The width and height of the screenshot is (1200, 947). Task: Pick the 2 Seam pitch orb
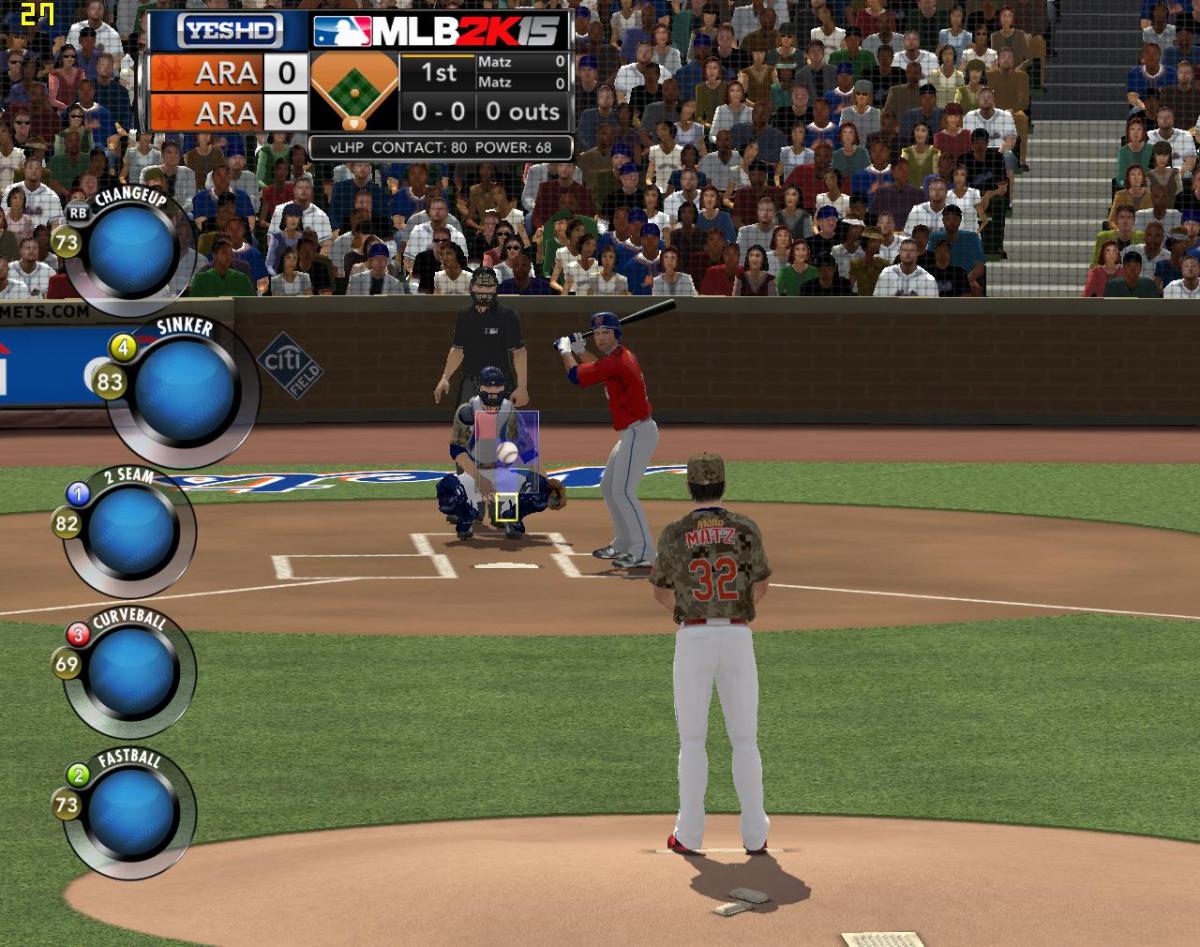pos(132,530)
